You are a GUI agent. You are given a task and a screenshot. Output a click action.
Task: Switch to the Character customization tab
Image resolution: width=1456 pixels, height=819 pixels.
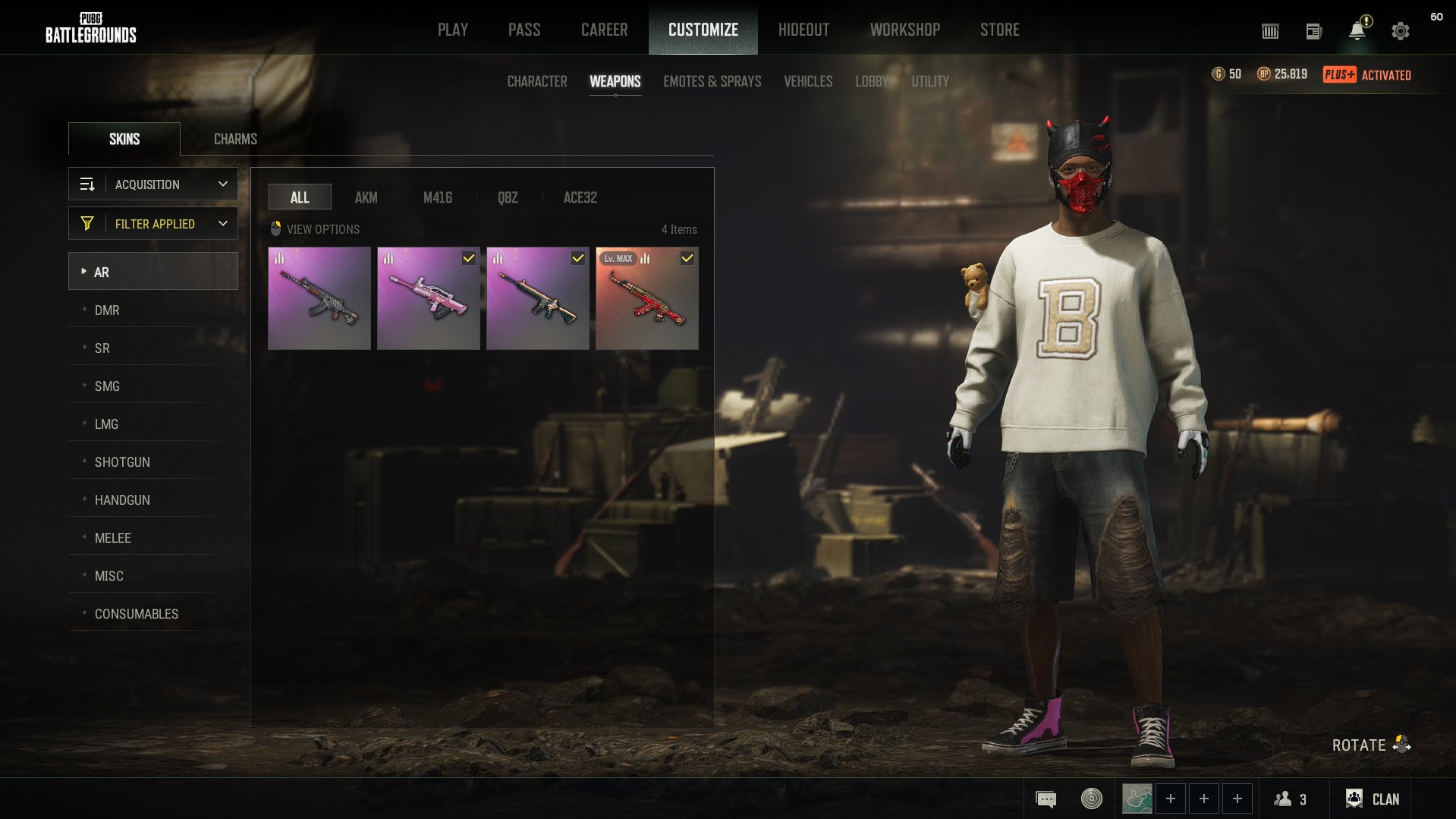(x=536, y=81)
